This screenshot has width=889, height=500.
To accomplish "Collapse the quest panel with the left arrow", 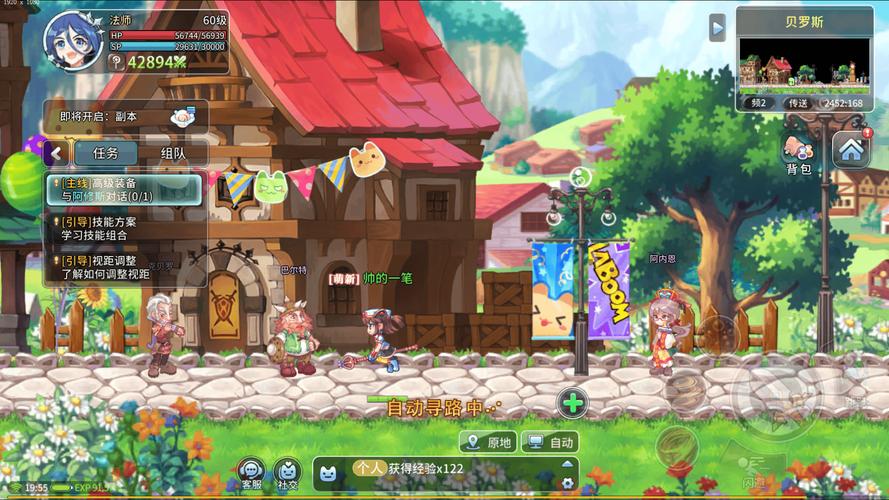I will point(56,153).
